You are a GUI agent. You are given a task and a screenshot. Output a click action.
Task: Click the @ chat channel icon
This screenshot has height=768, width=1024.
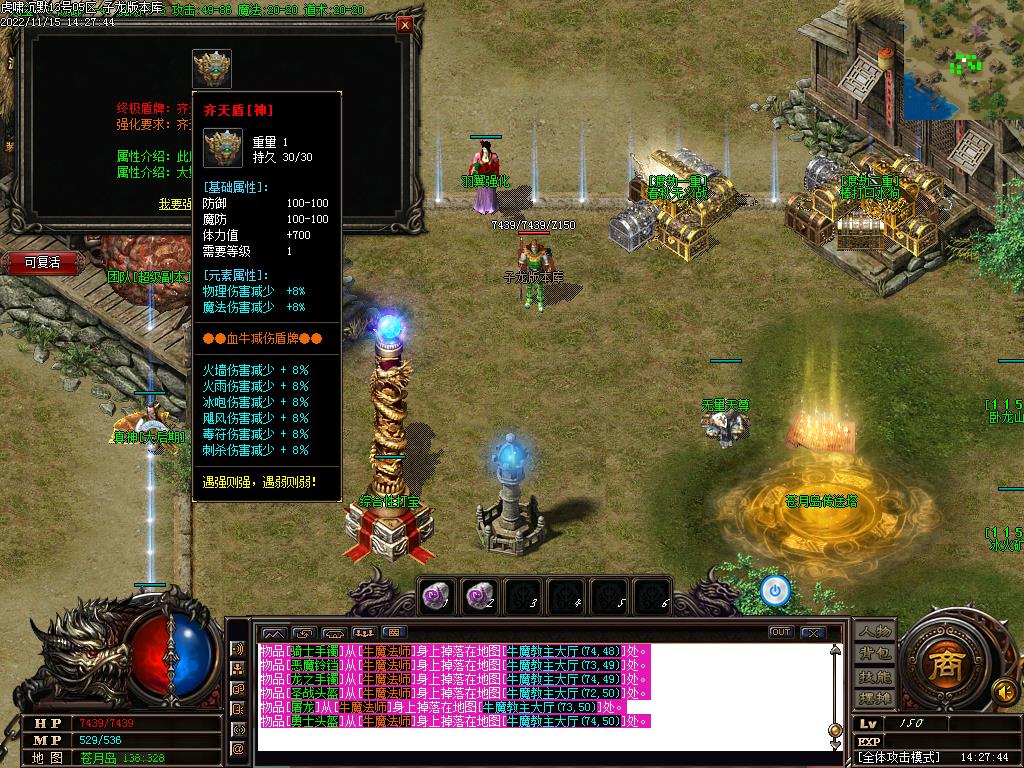pos(238,748)
